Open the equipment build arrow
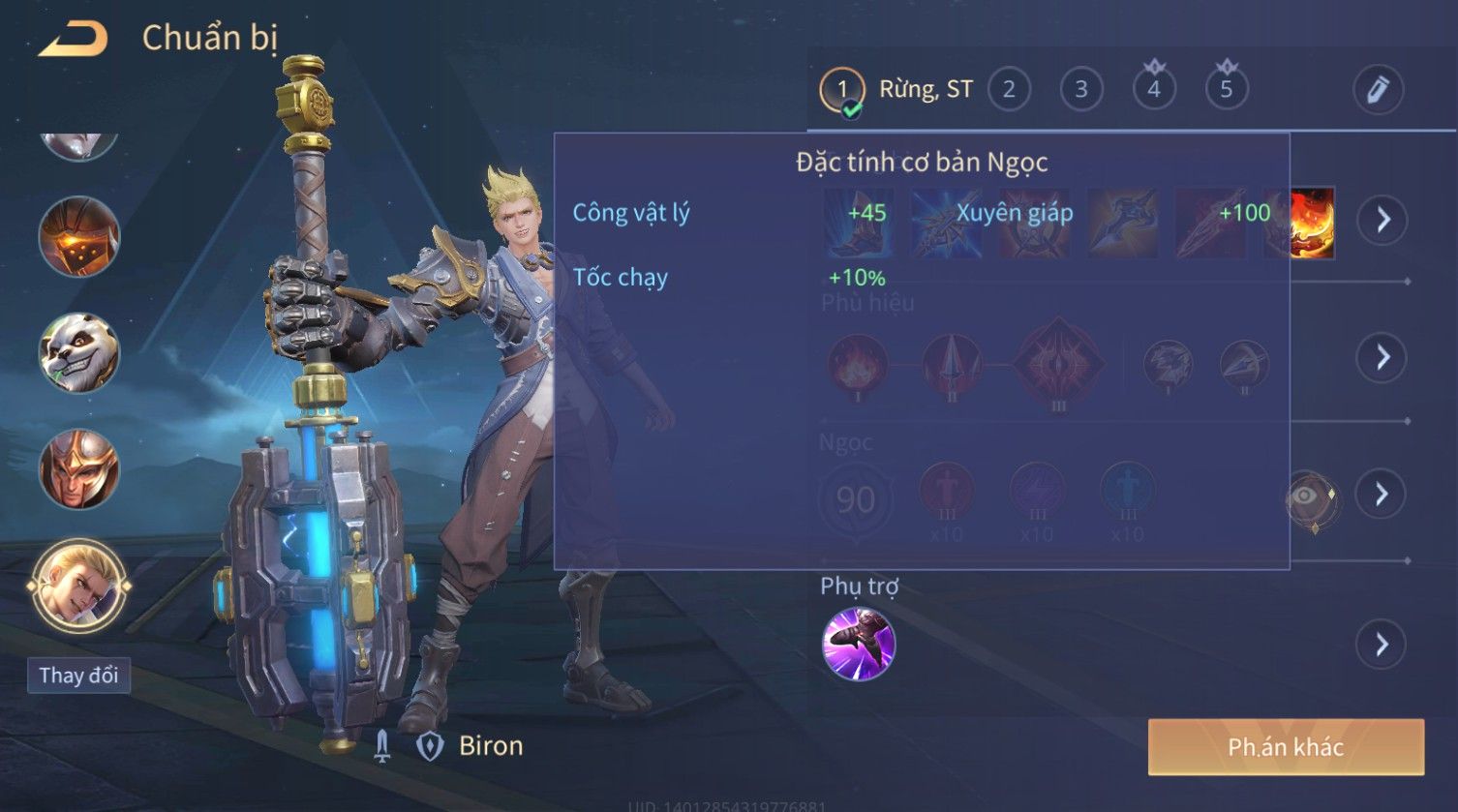 coord(1382,221)
